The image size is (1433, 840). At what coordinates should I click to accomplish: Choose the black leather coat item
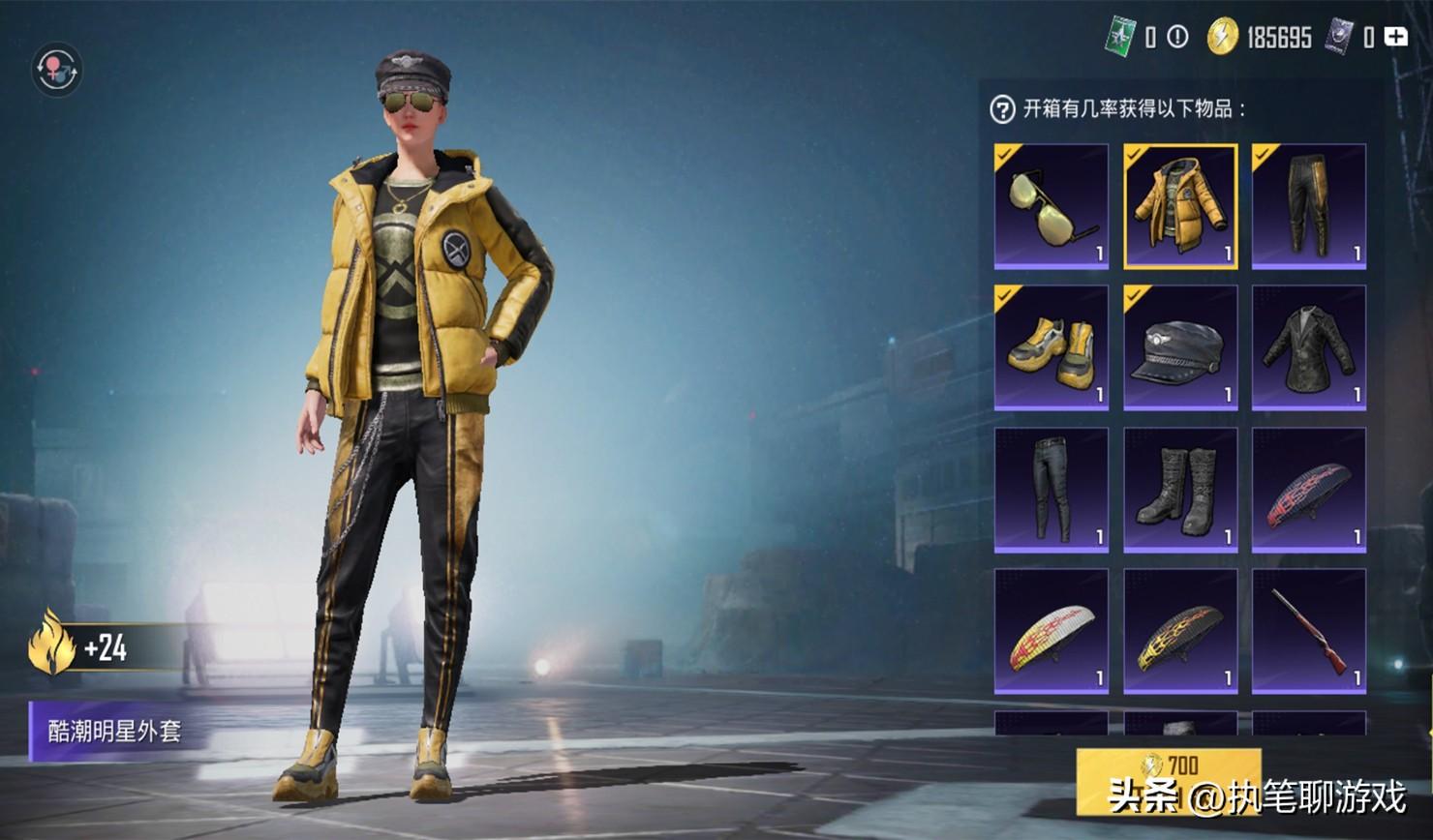point(1309,347)
